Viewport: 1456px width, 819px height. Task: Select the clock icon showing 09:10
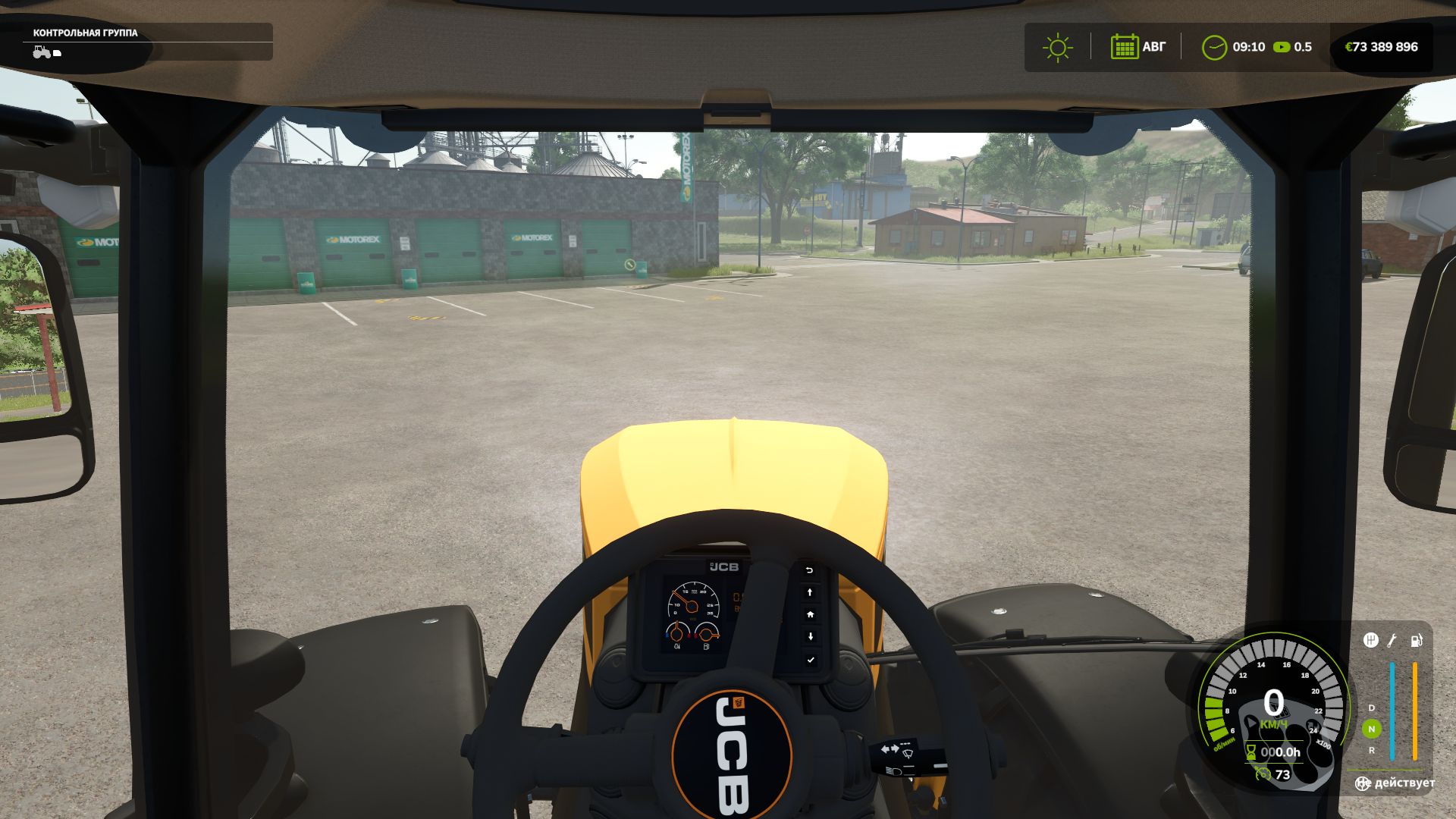(x=1215, y=47)
